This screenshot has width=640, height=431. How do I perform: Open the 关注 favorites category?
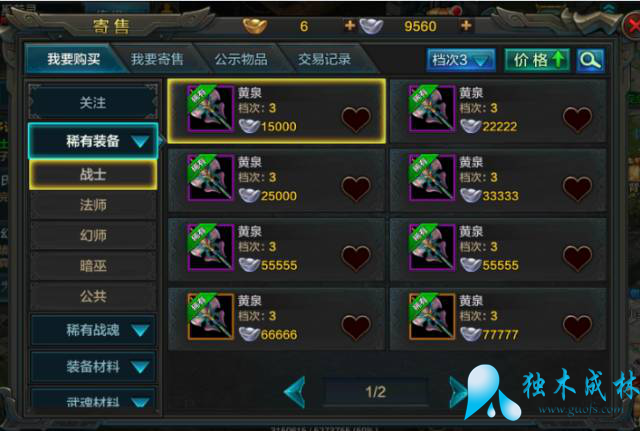[92, 103]
